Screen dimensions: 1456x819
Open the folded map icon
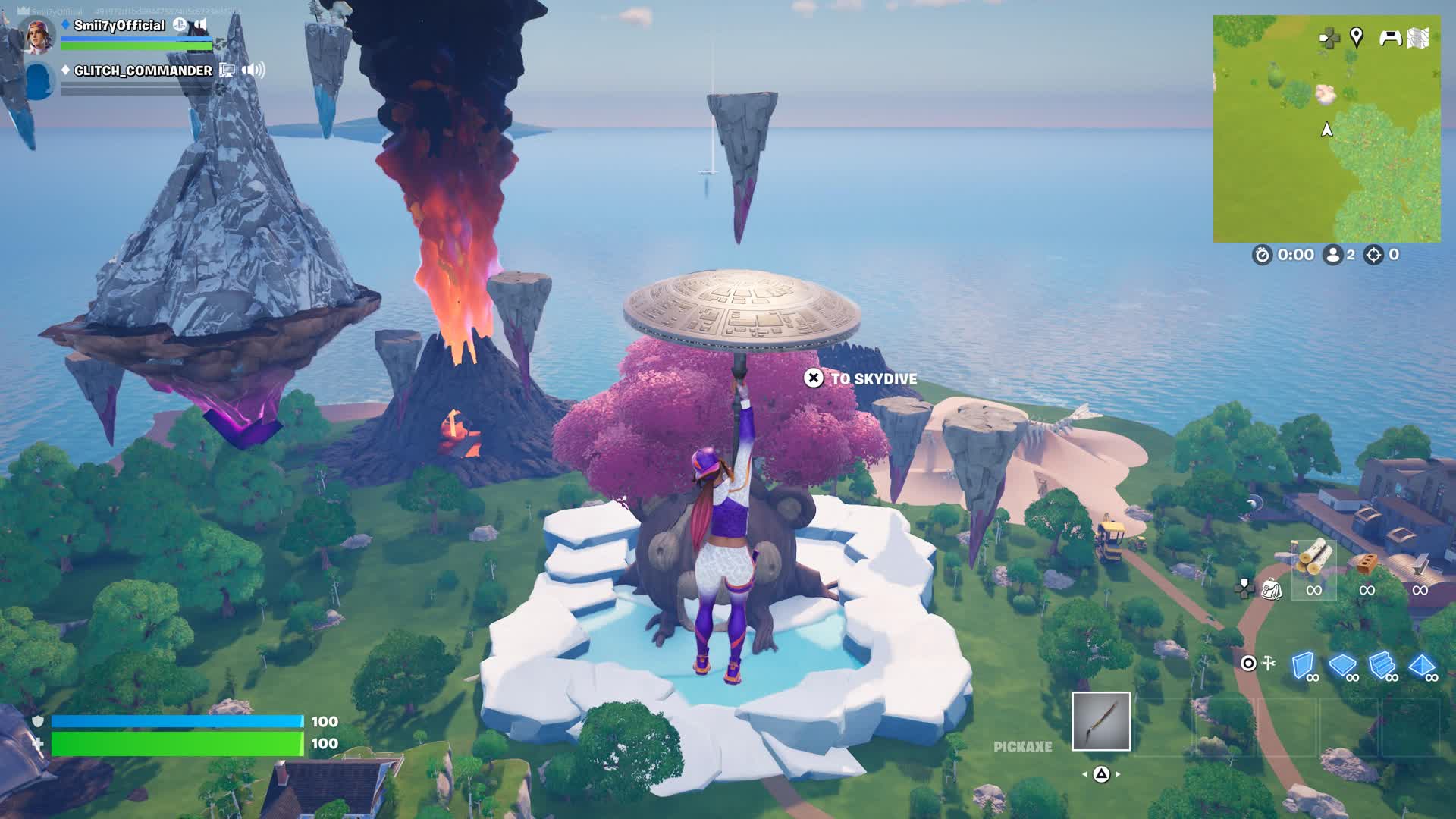[1418, 37]
